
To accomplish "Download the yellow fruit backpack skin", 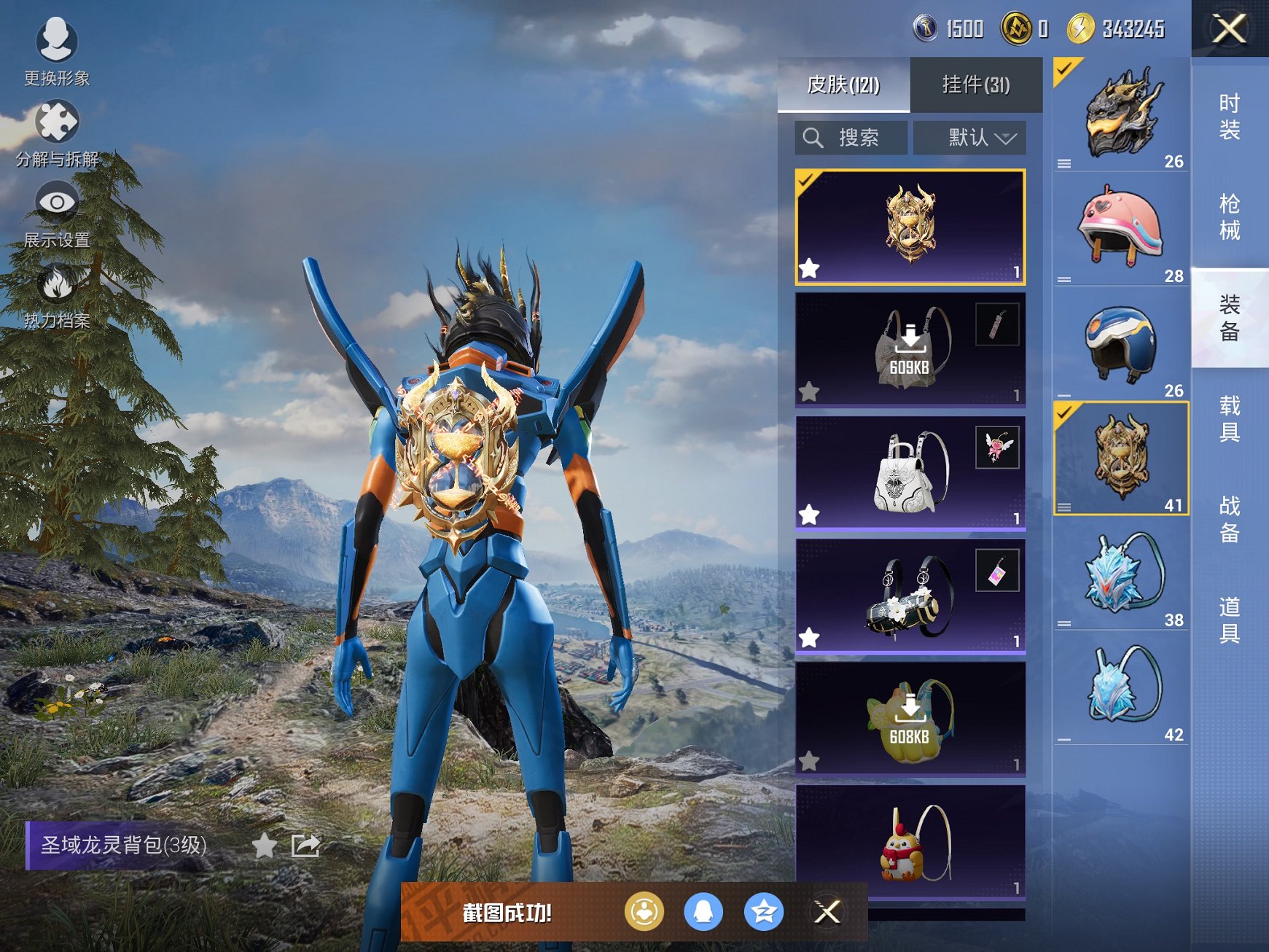I will (x=910, y=718).
